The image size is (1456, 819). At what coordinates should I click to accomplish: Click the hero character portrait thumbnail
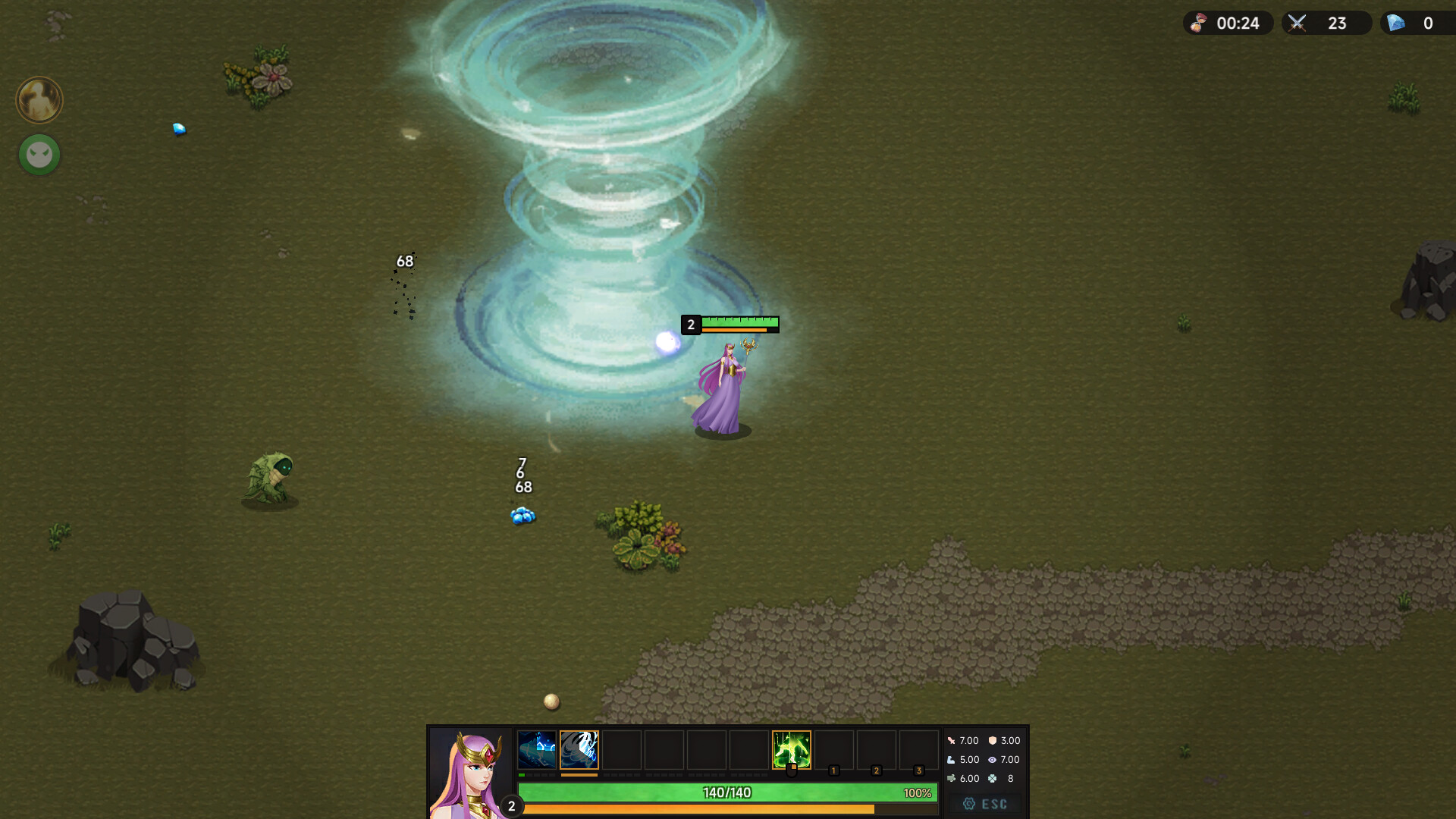point(468,770)
